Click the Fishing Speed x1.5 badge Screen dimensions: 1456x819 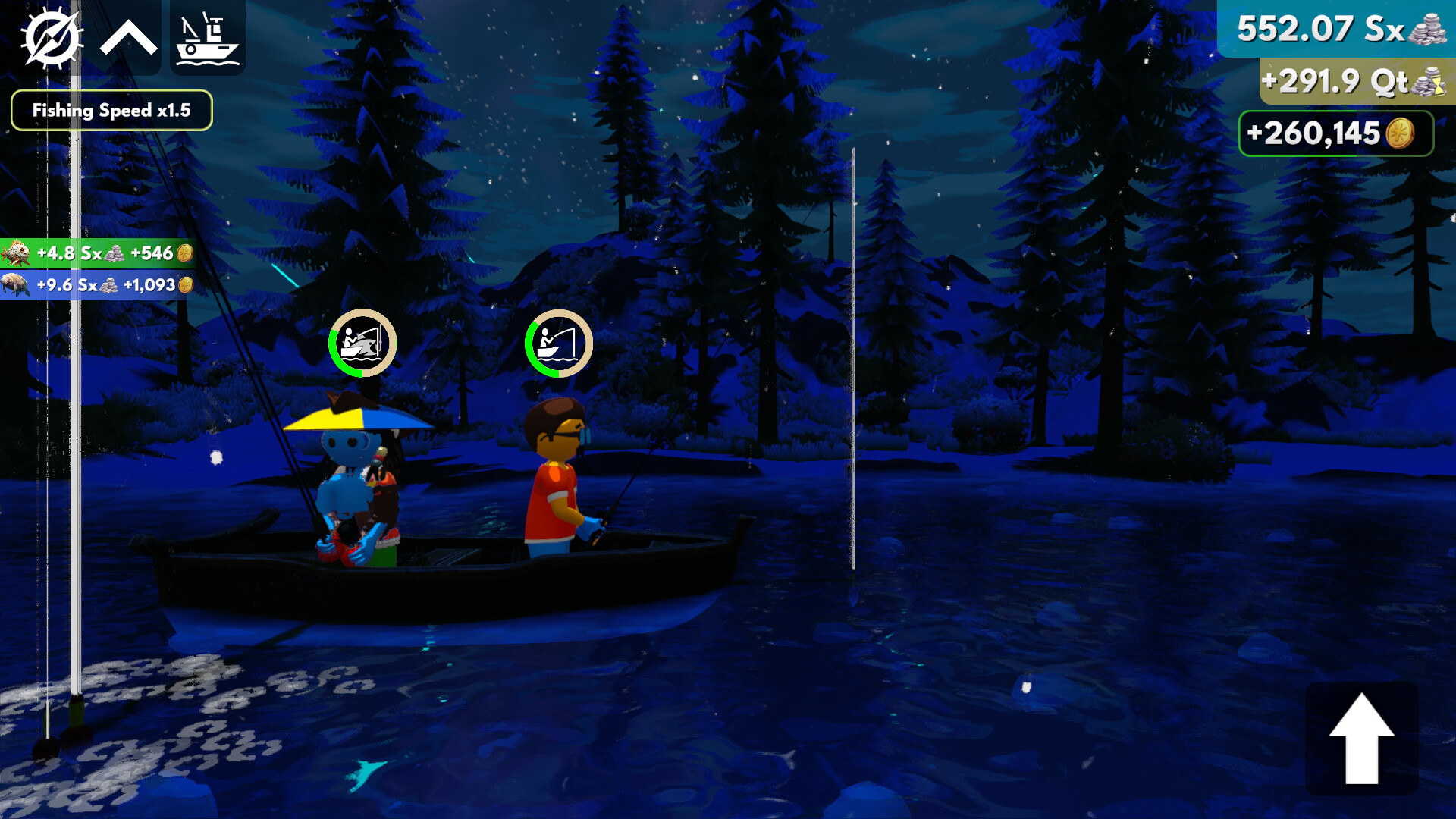point(111,110)
